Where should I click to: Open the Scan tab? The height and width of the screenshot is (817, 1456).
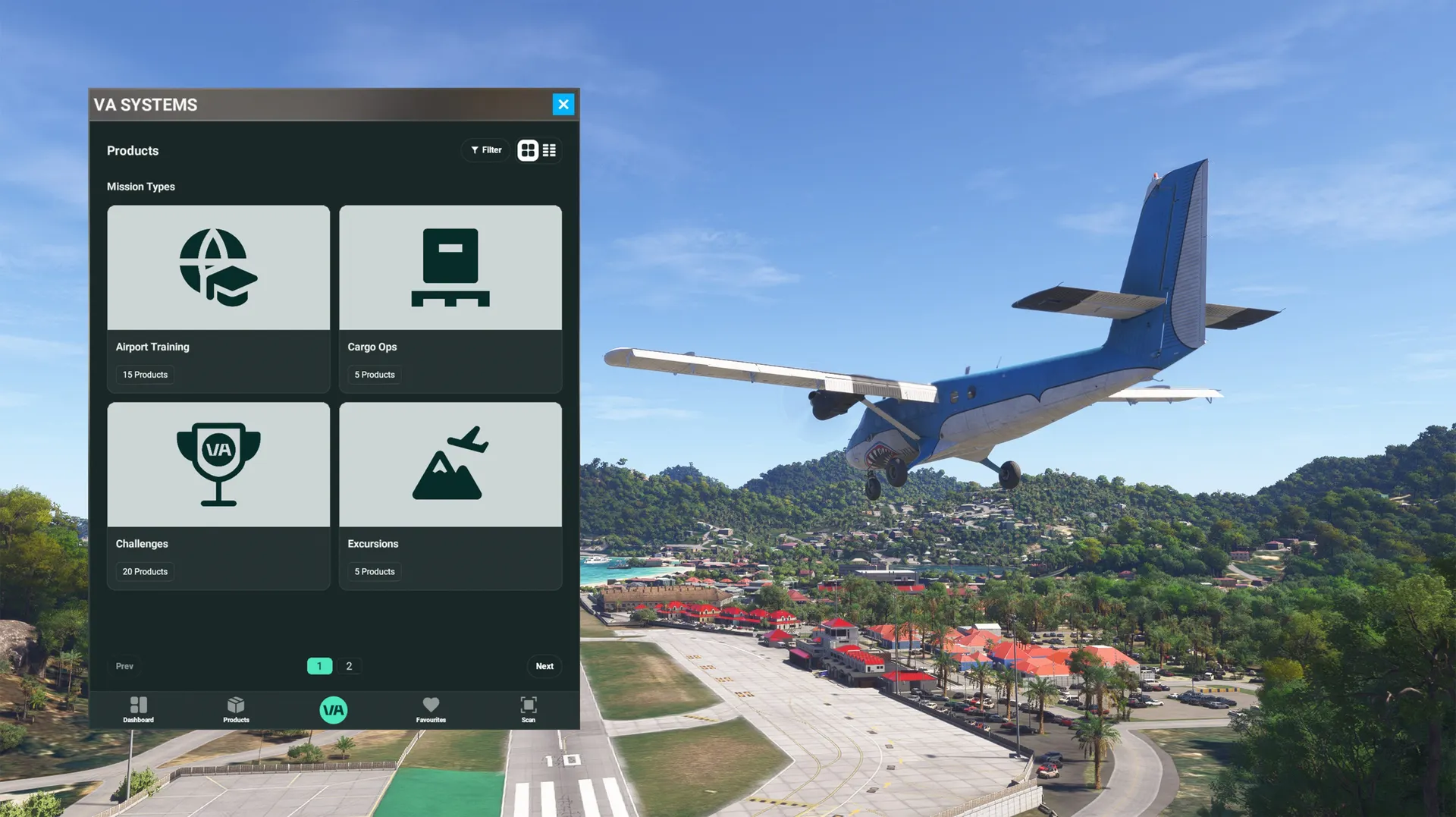529,709
